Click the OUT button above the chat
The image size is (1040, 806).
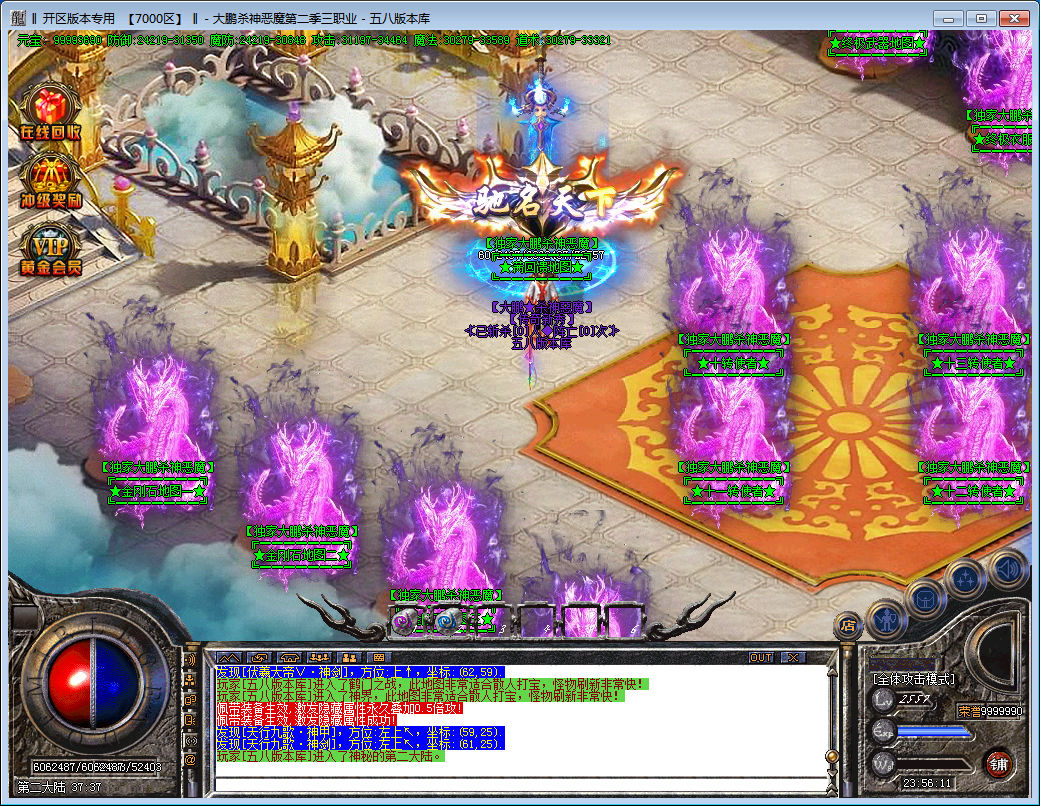point(761,658)
